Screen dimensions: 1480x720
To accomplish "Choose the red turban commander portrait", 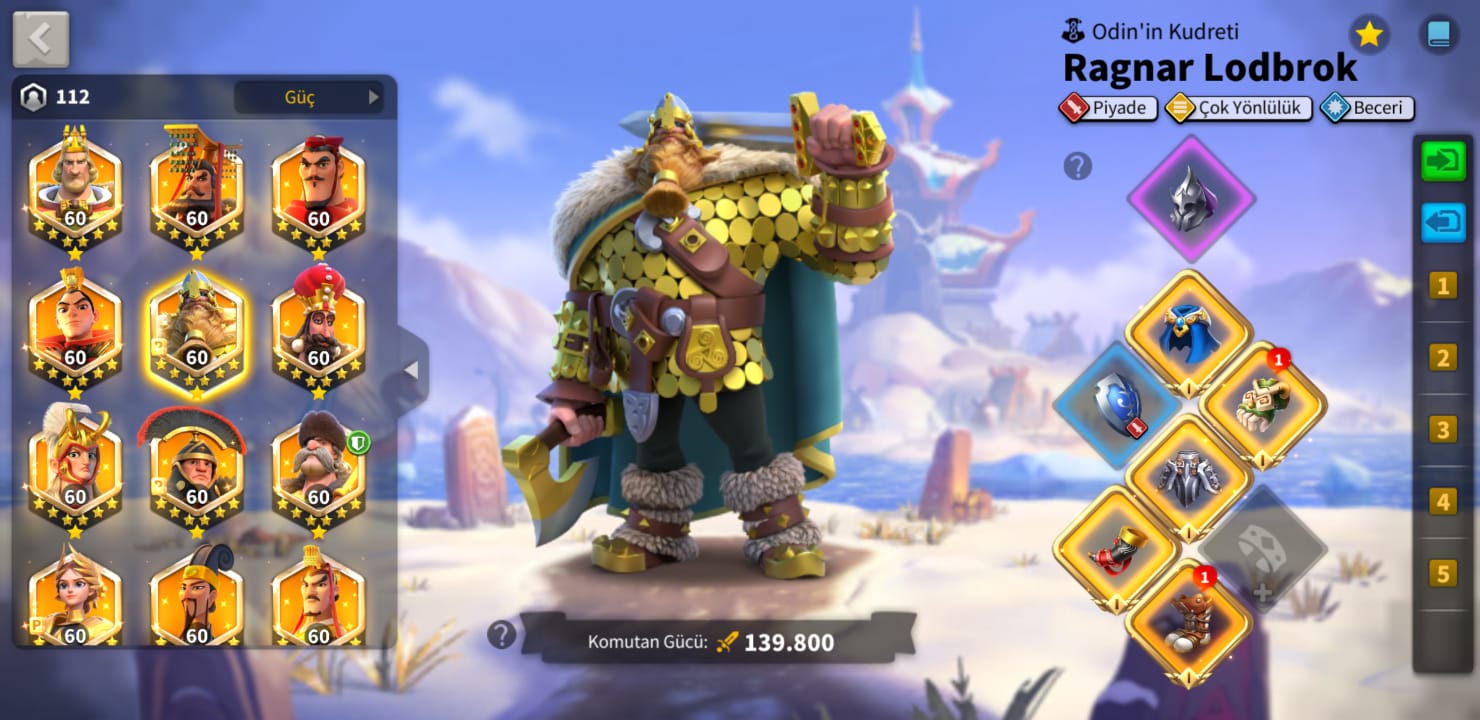I will click(318, 328).
